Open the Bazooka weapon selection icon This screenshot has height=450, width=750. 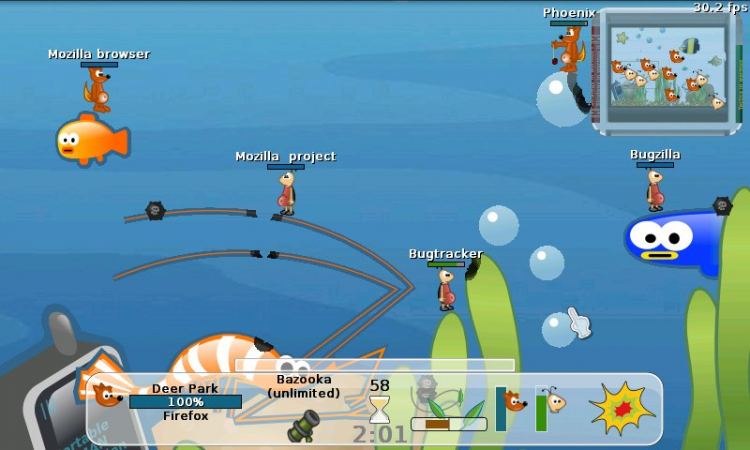303,426
